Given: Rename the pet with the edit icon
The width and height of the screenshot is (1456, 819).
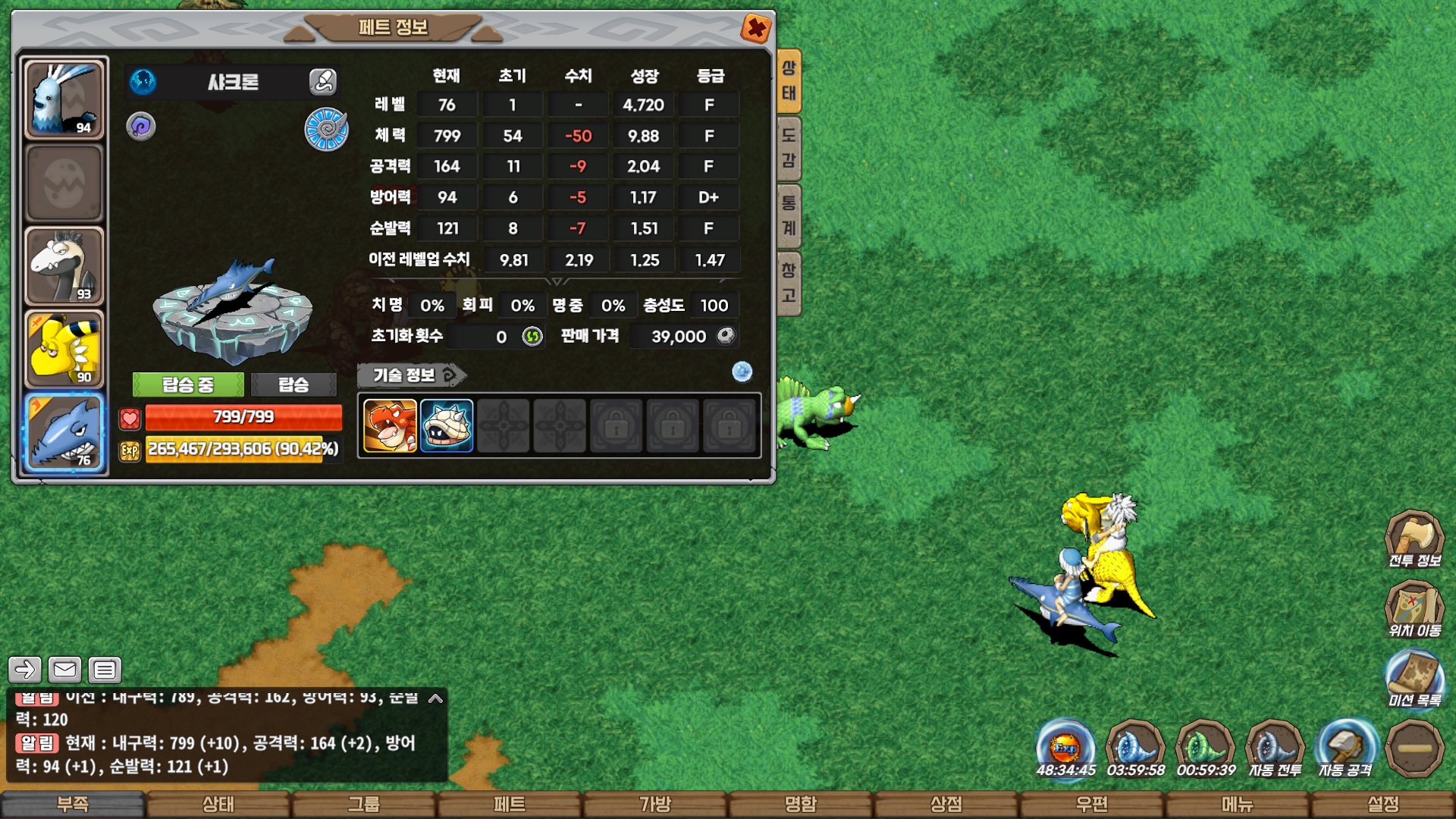Looking at the screenshot, I should point(322,81).
